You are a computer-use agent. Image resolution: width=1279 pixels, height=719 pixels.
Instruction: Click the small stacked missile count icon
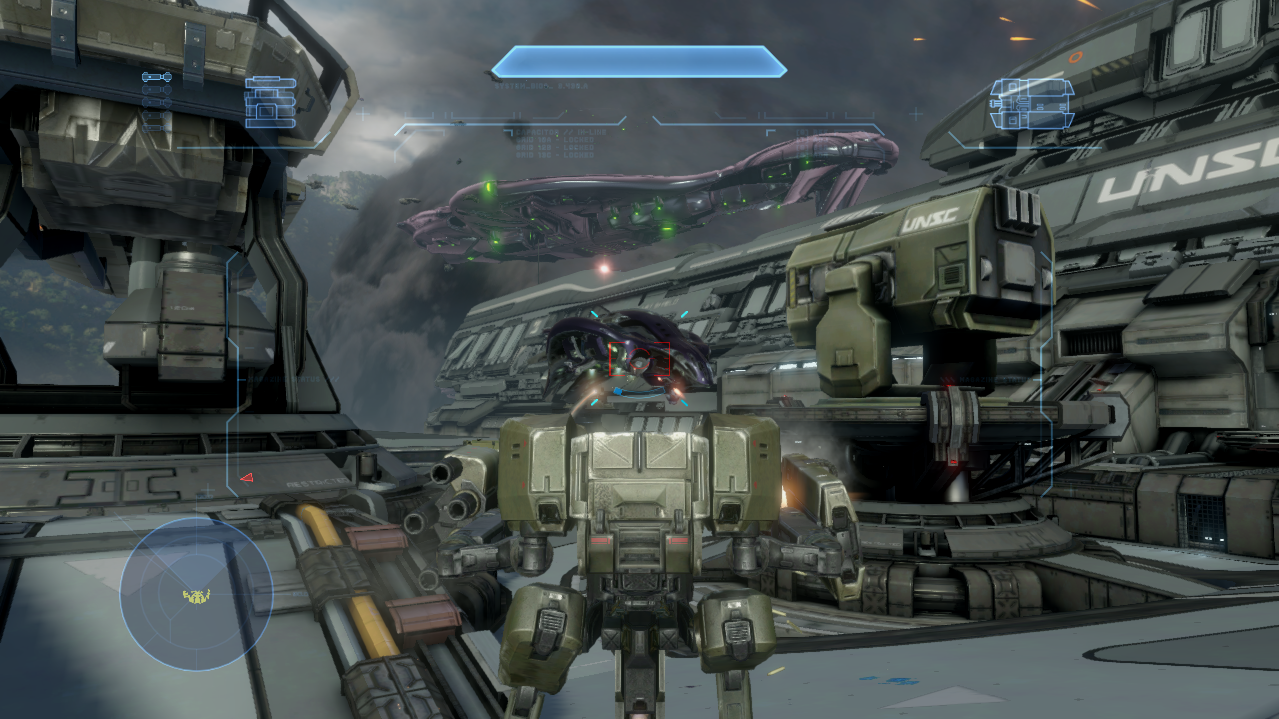tap(157, 102)
